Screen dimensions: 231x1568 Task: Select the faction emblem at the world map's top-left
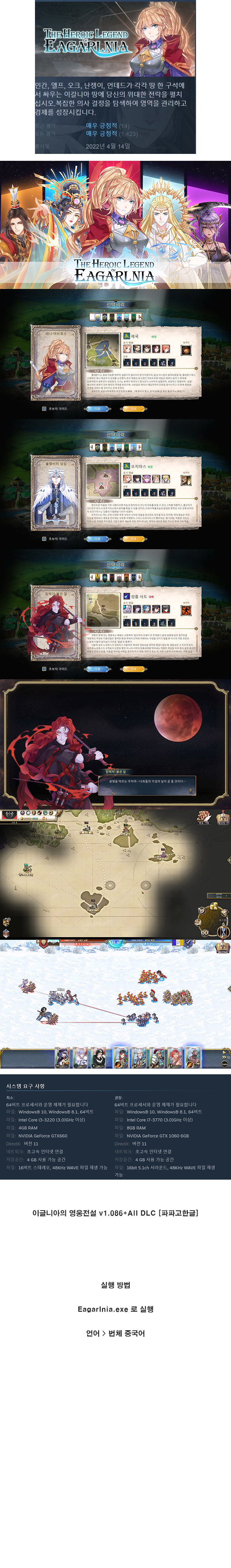pyautogui.click(x=9, y=814)
